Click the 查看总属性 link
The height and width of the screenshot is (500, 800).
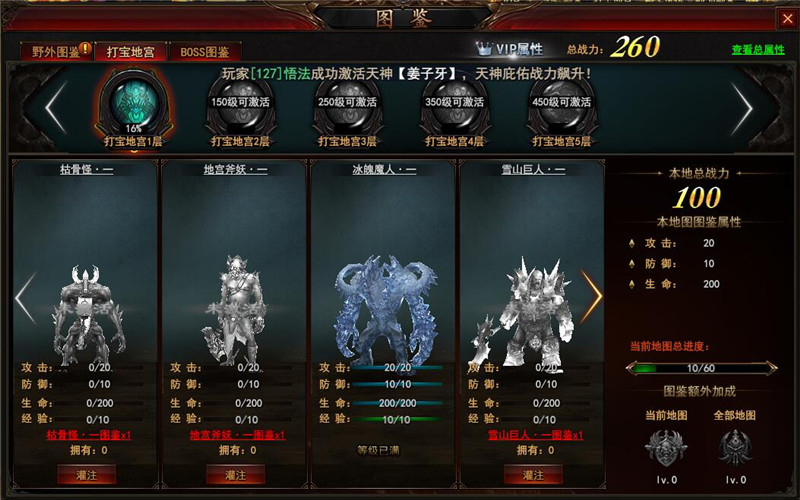[x=758, y=50]
